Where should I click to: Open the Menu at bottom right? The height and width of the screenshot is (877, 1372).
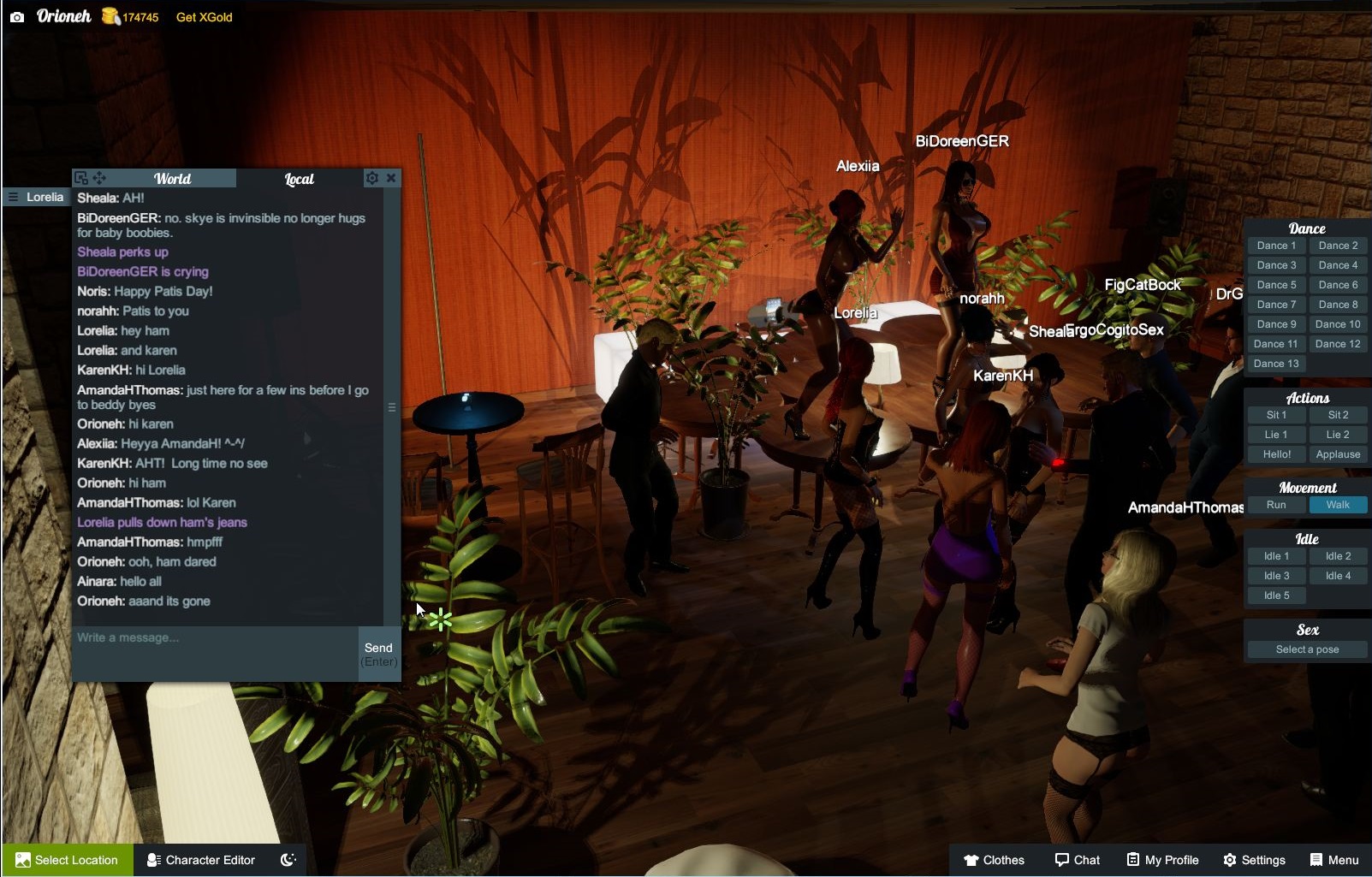(1333, 860)
